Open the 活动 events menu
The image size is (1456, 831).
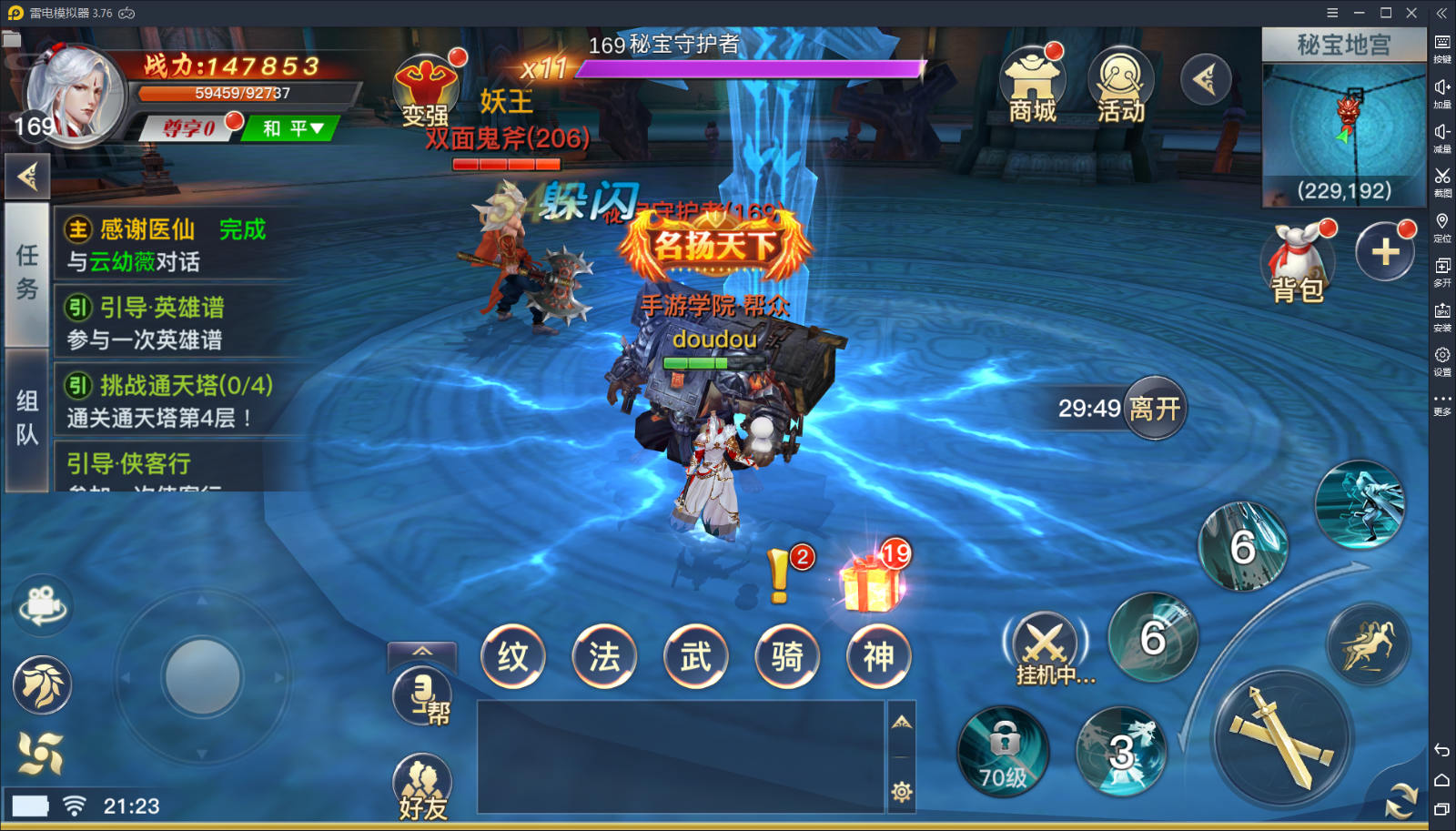[x=1120, y=88]
